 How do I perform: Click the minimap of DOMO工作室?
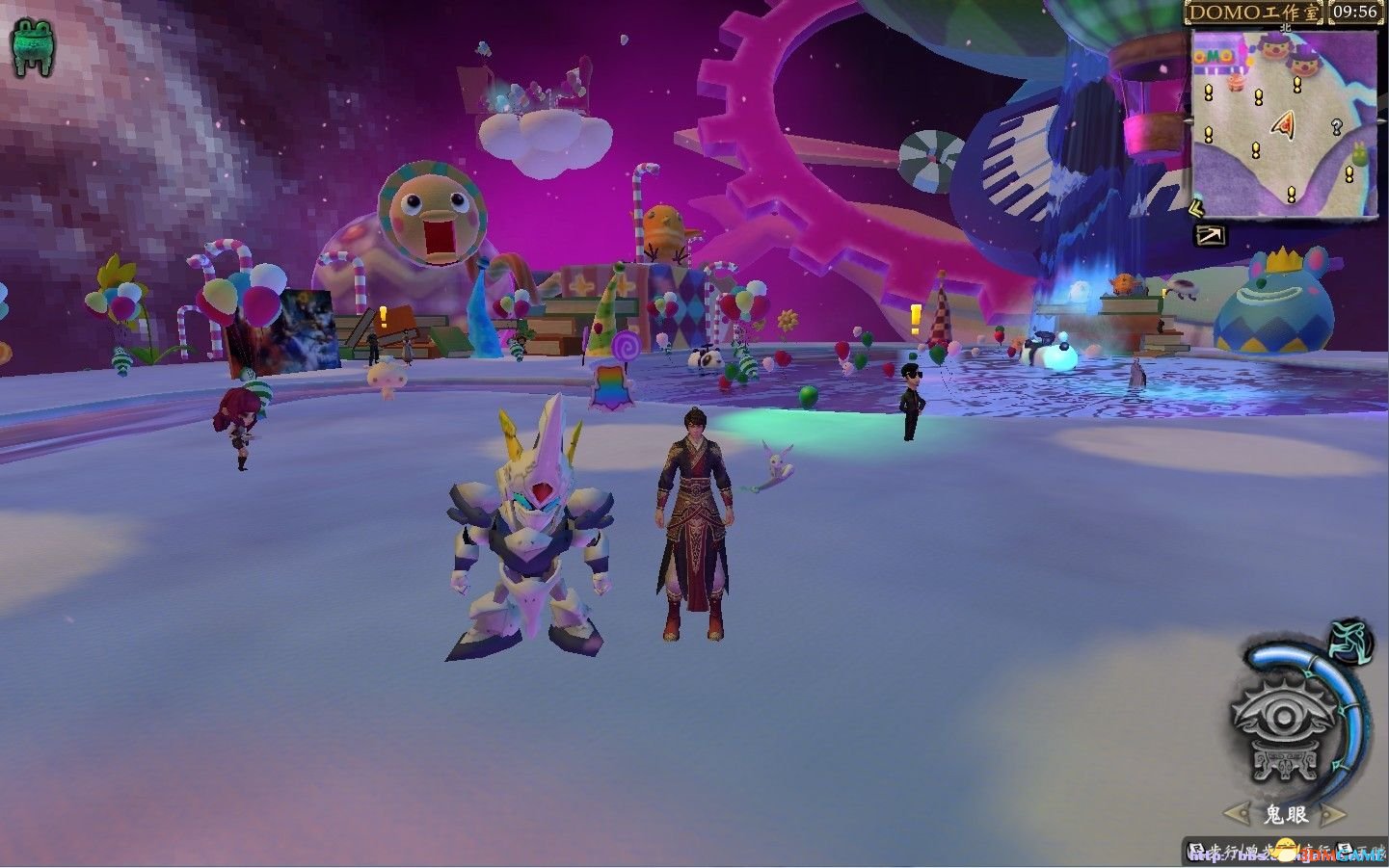1284,123
